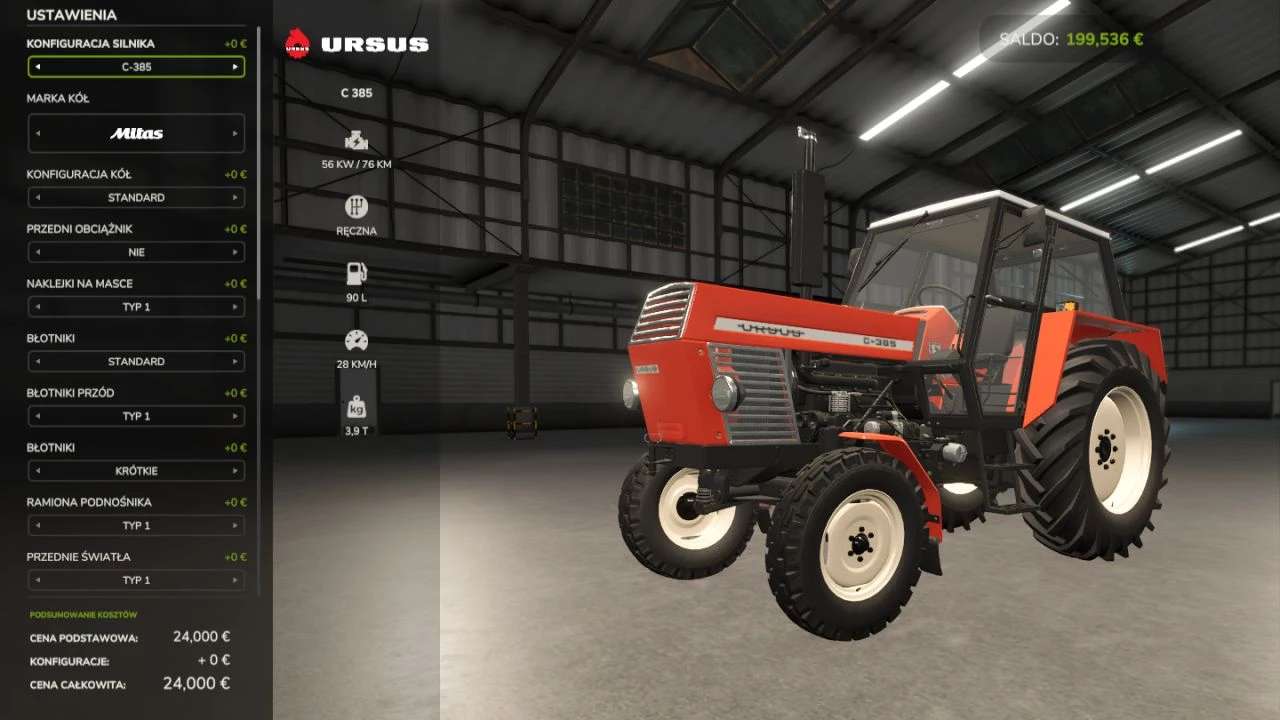Click the C 385 model name label
The height and width of the screenshot is (720, 1280).
click(x=357, y=93)
